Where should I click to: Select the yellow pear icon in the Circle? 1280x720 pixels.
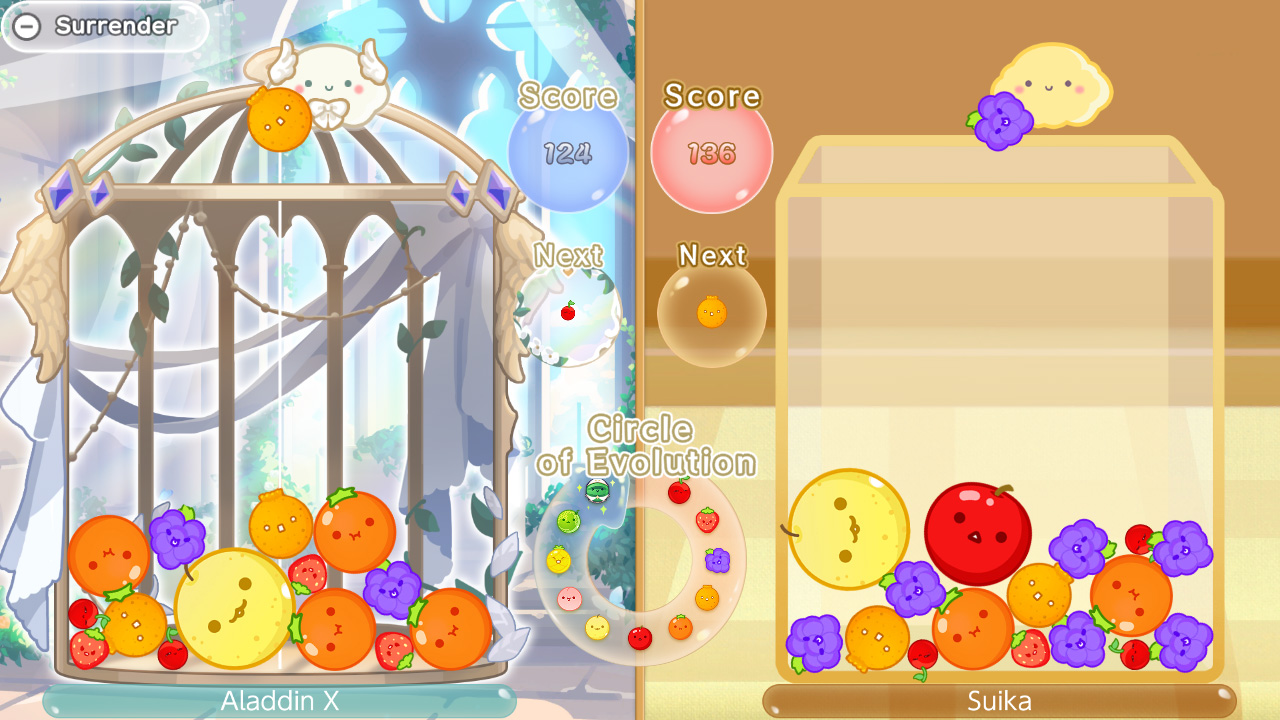596,628
